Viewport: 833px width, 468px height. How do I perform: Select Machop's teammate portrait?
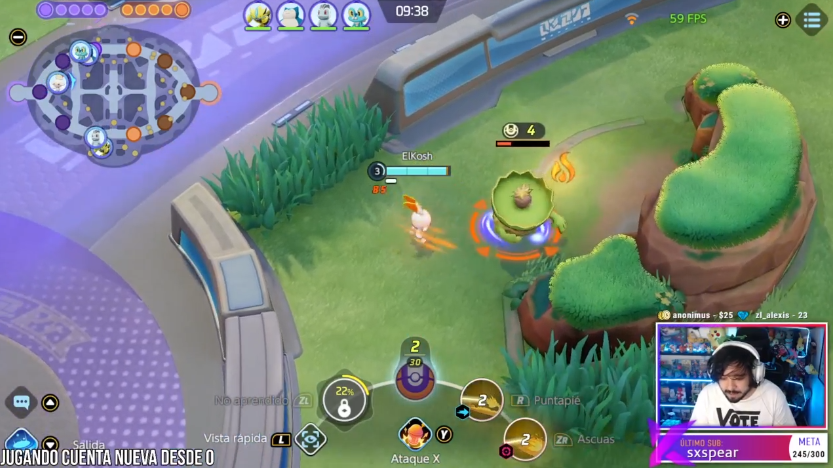(x=323, y=15)
